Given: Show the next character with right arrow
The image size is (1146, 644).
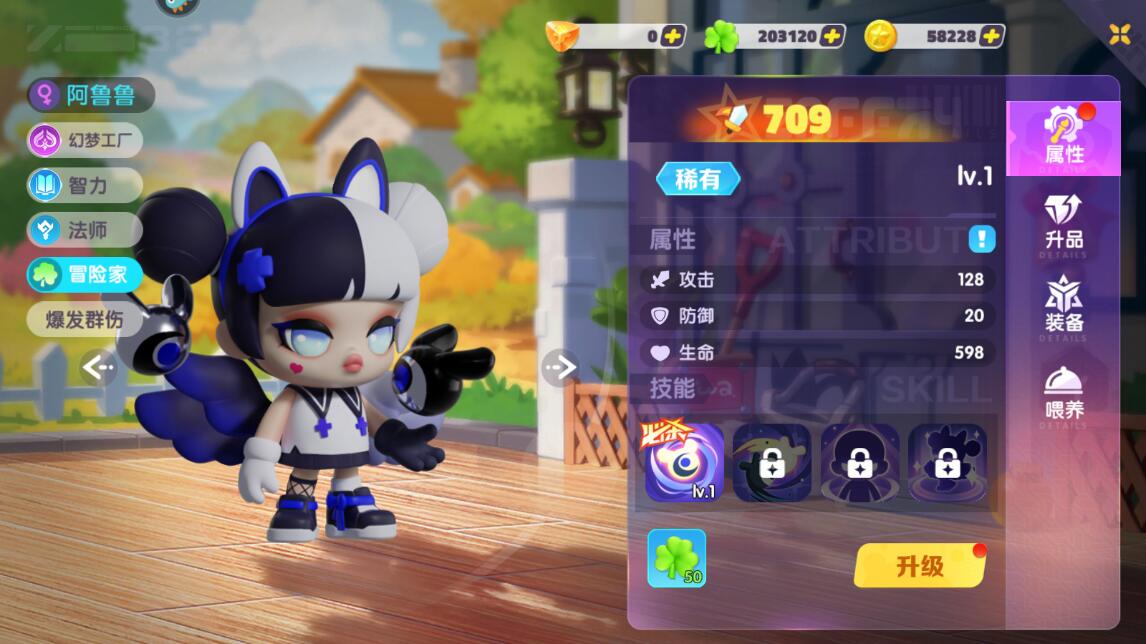Looking at the screenshot, I should click(x=560, y=368).
